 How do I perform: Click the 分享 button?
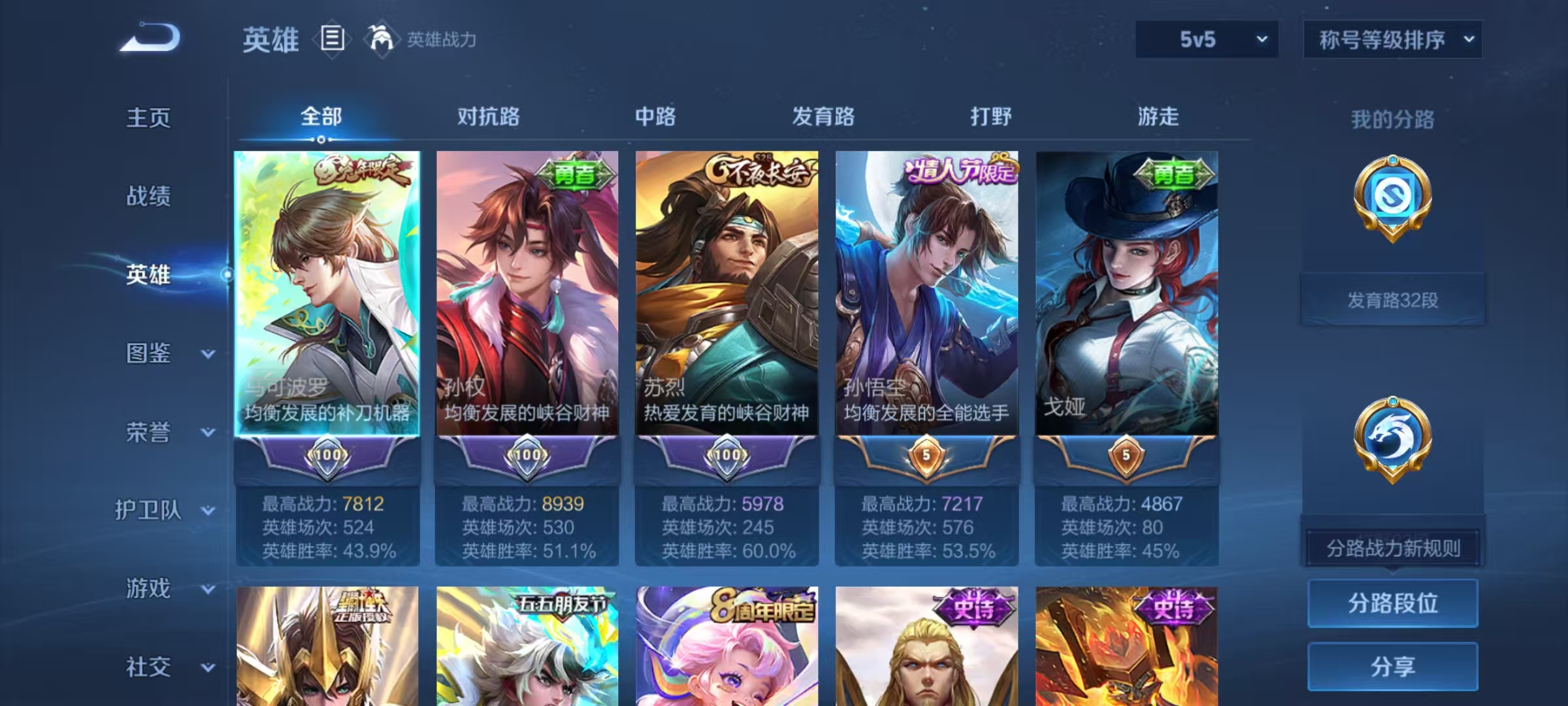click(1392, 667)
